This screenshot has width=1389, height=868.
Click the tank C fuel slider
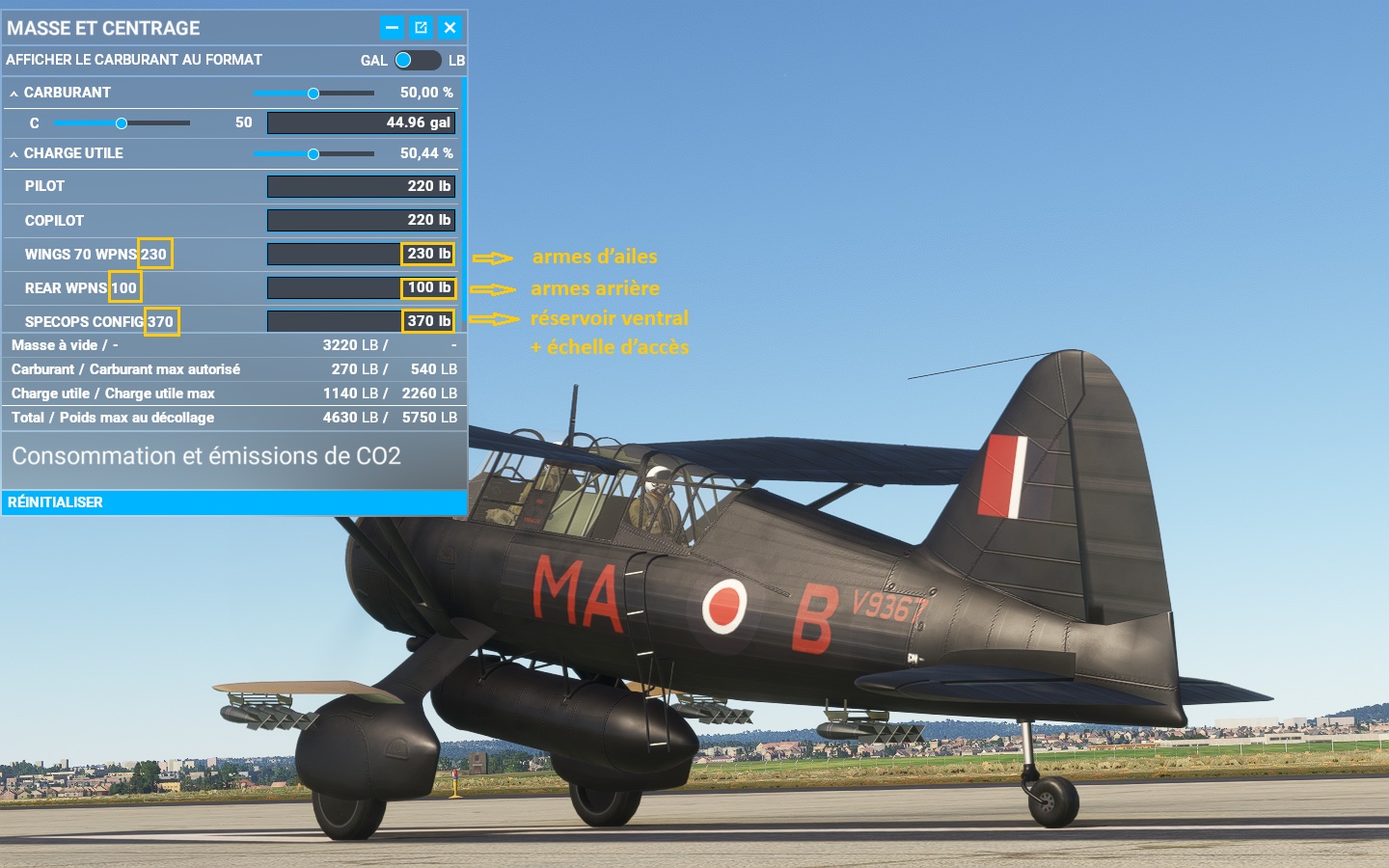tap(122, 123)
